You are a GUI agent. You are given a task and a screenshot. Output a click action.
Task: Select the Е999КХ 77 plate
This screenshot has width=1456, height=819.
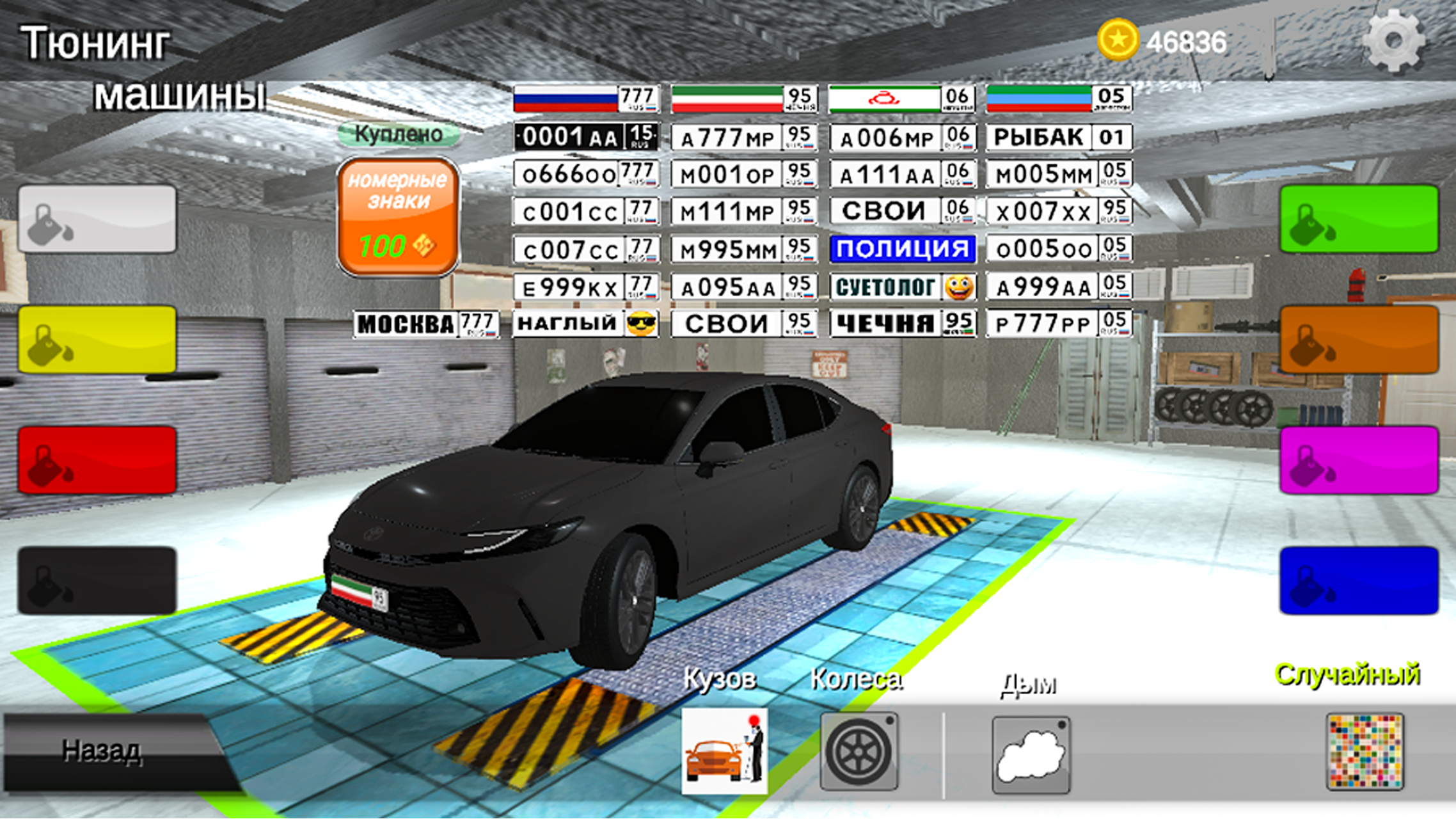[584, 287]
